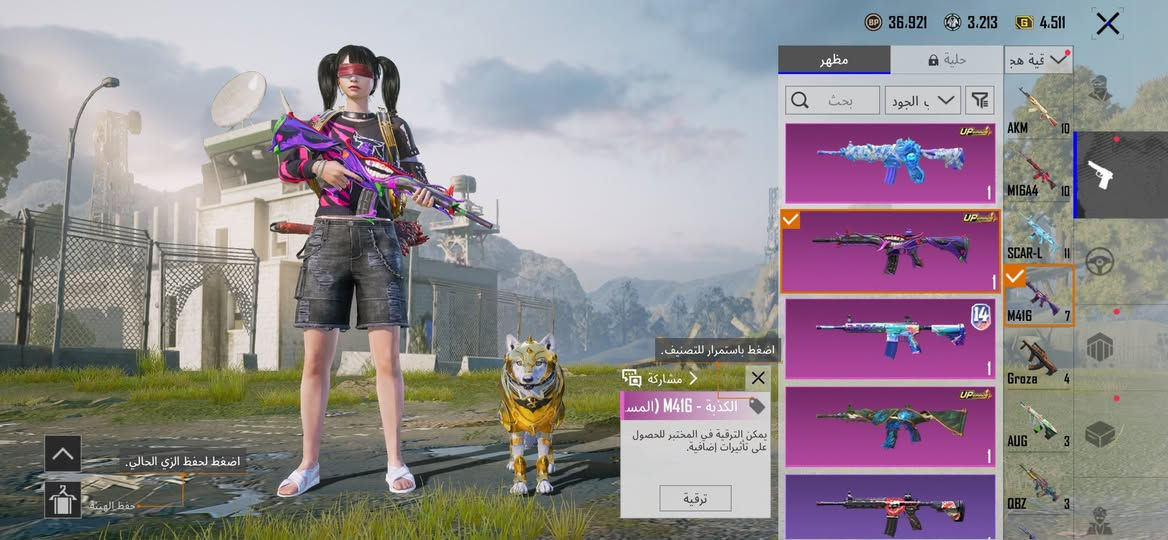Open the SCAR-L weapon skins
Image resolution: width=1168 pixels, height=540 pixels.
pos(1038,233)
